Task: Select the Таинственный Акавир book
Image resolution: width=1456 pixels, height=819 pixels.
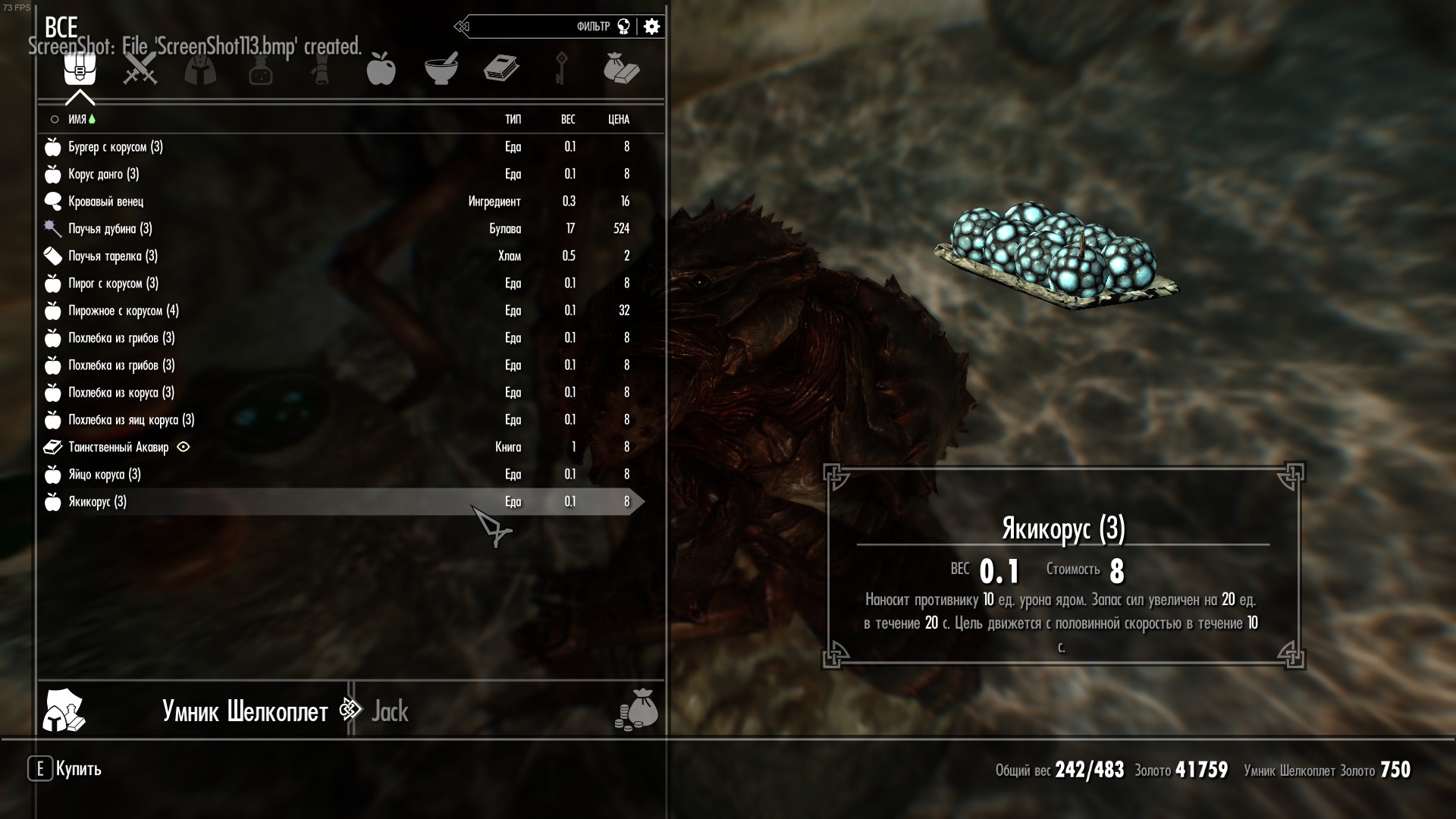Action: point(118,447)
